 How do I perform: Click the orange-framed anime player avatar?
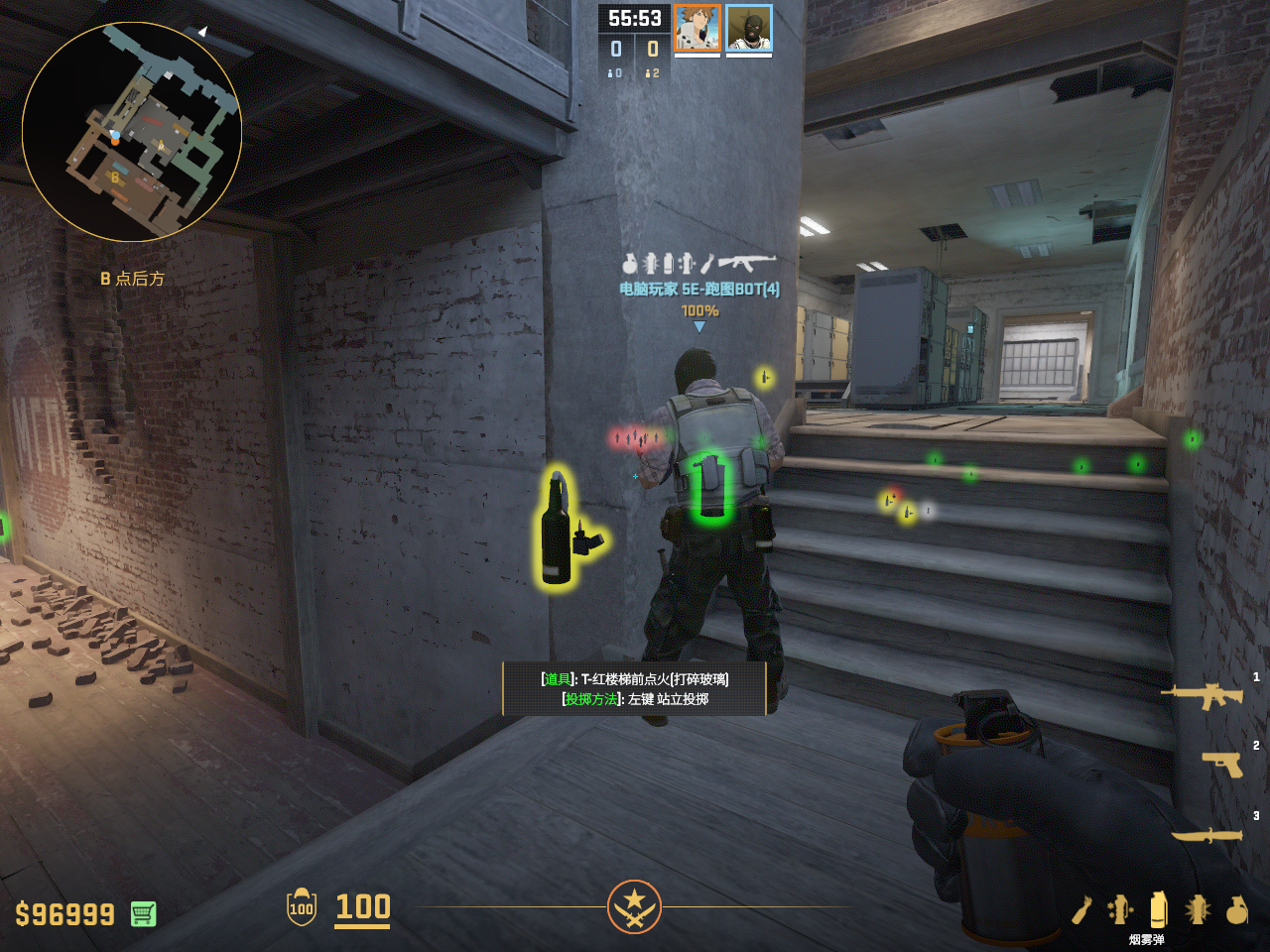[x=698, y=28]
